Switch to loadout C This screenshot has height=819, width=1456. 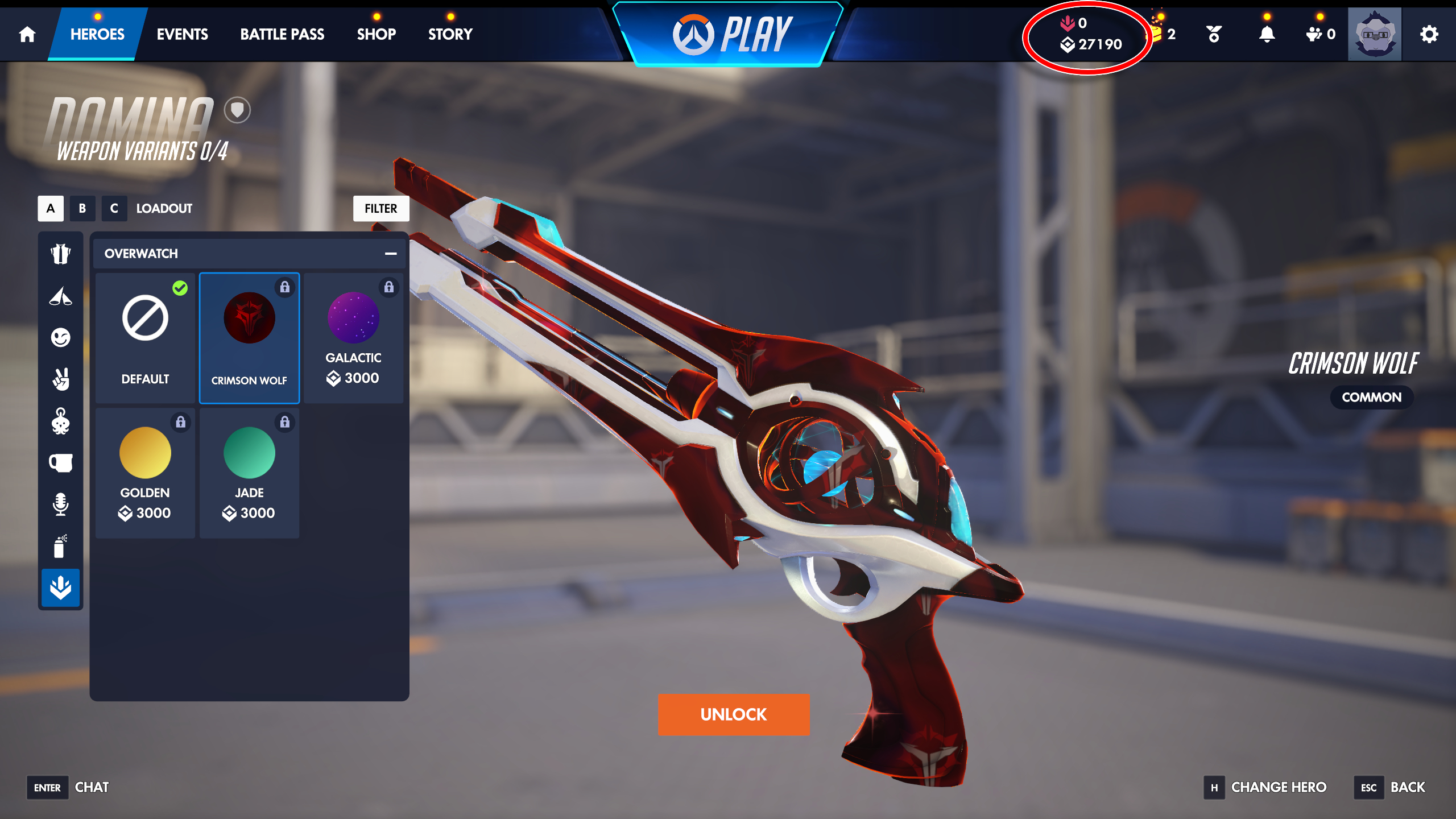pos(114,208)
